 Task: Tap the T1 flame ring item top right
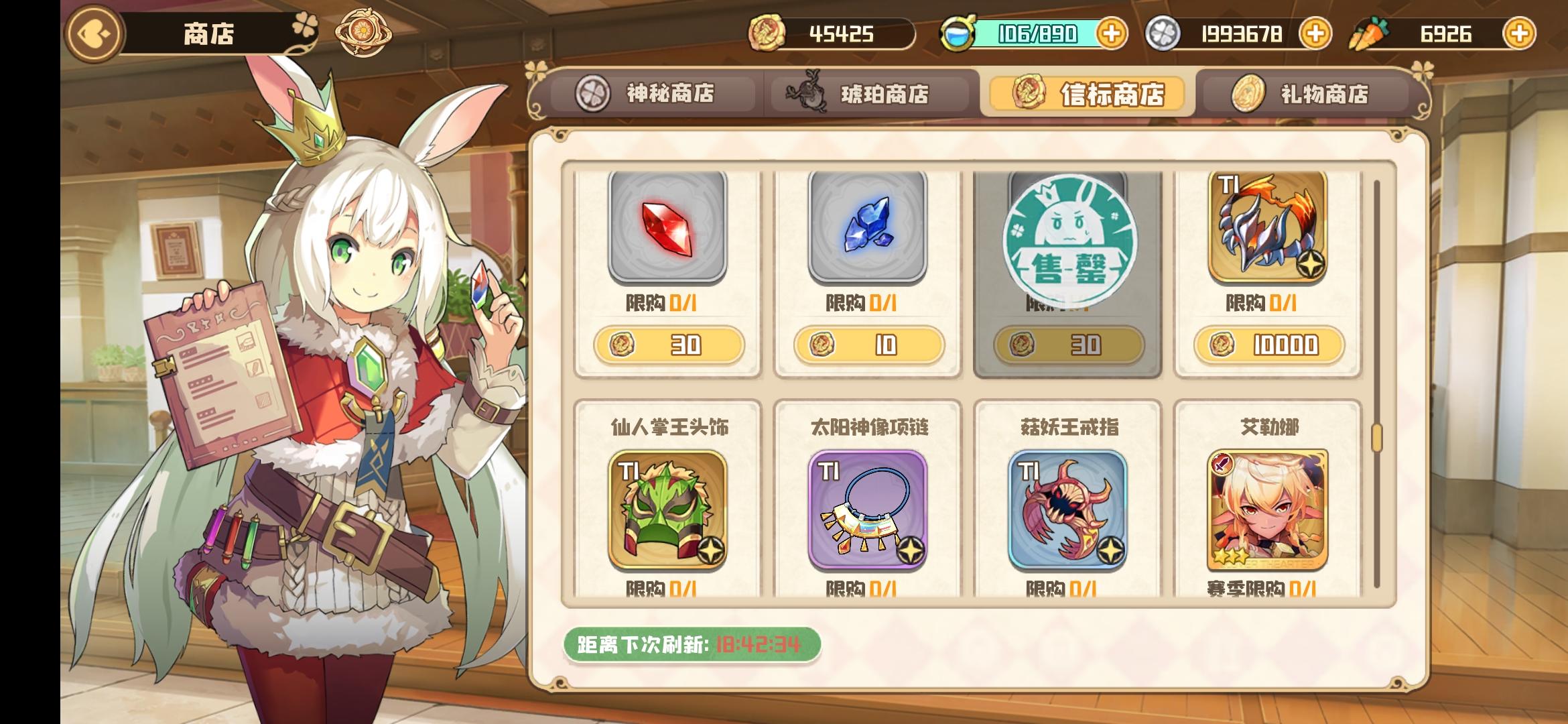click(1268, 228)
